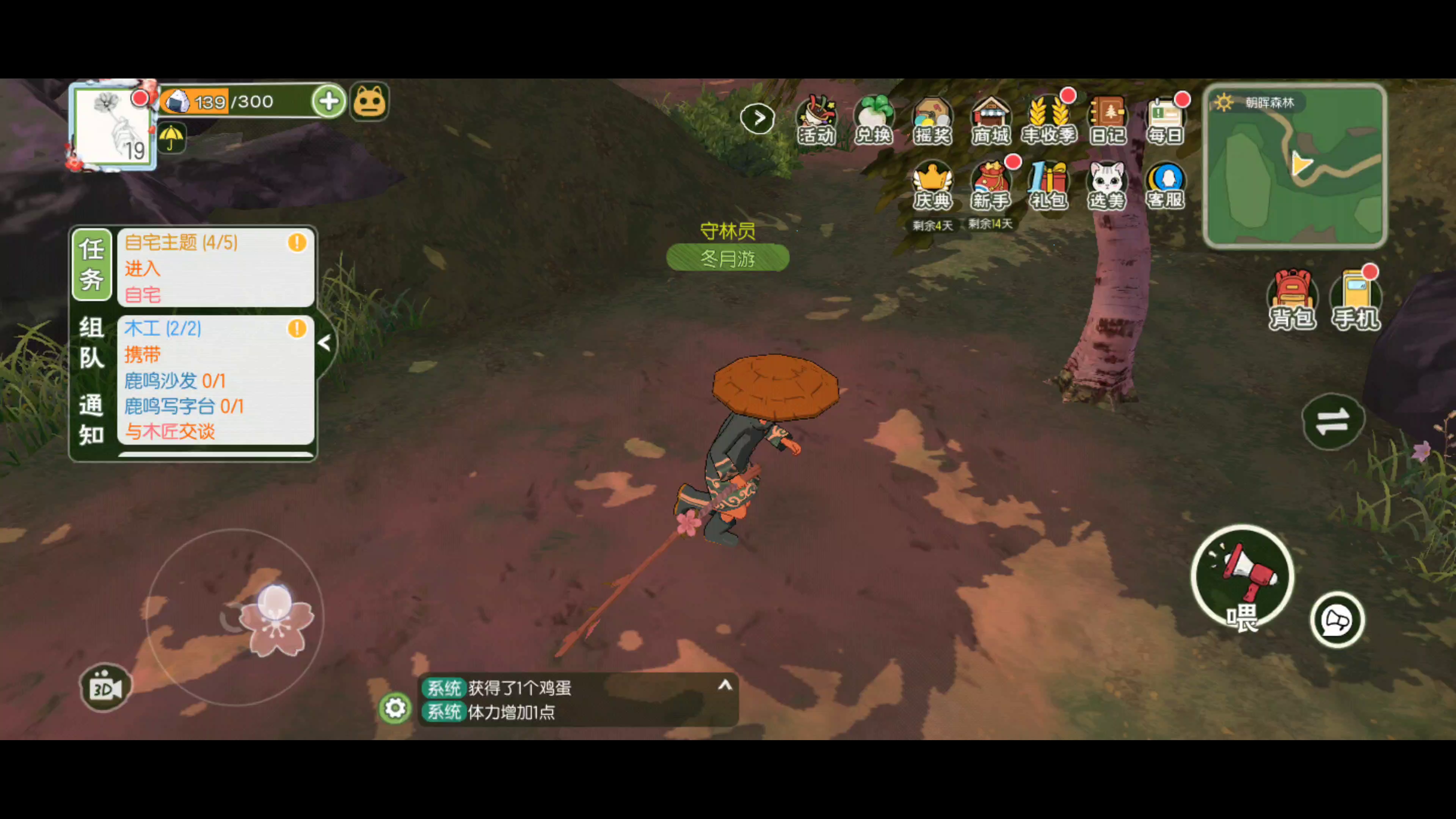Open the 日记 diary book
This screenshot has width=1456, height=819.
1107,120
